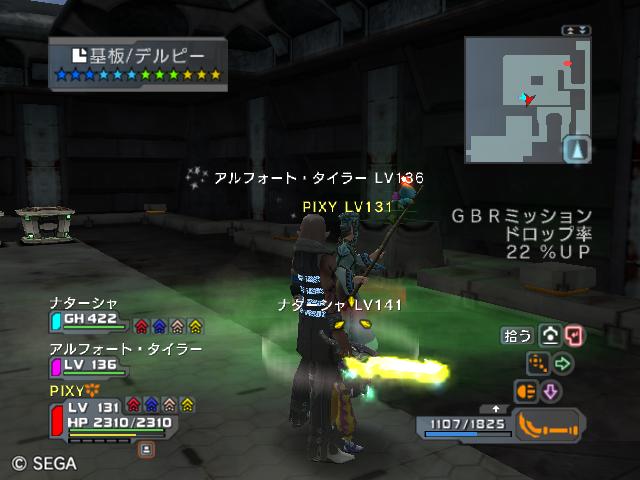Click the white building icon beside 拾う

coord(549,336)
